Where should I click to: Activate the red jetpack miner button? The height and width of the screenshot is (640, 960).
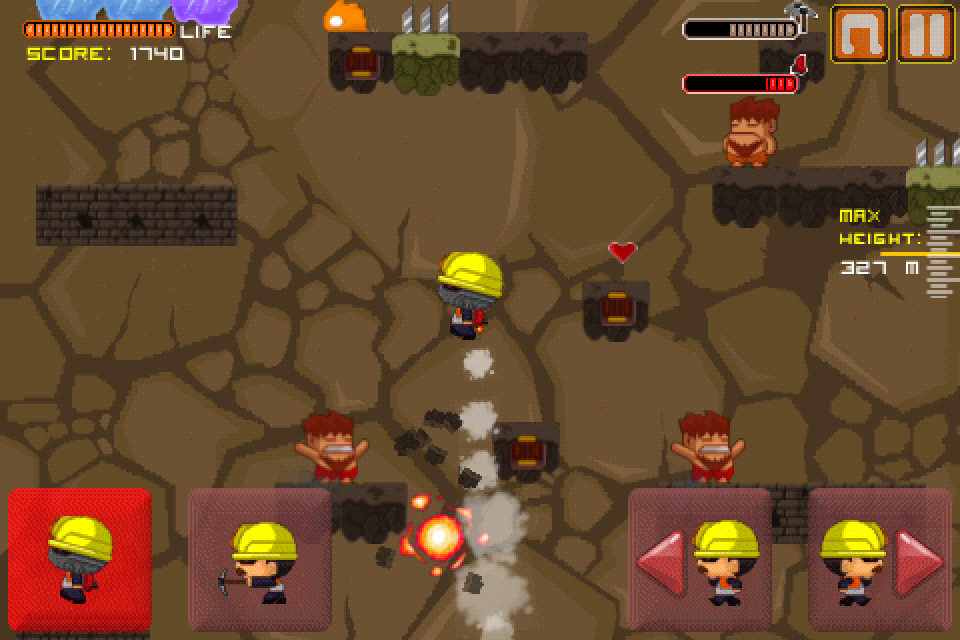point(80,559)
